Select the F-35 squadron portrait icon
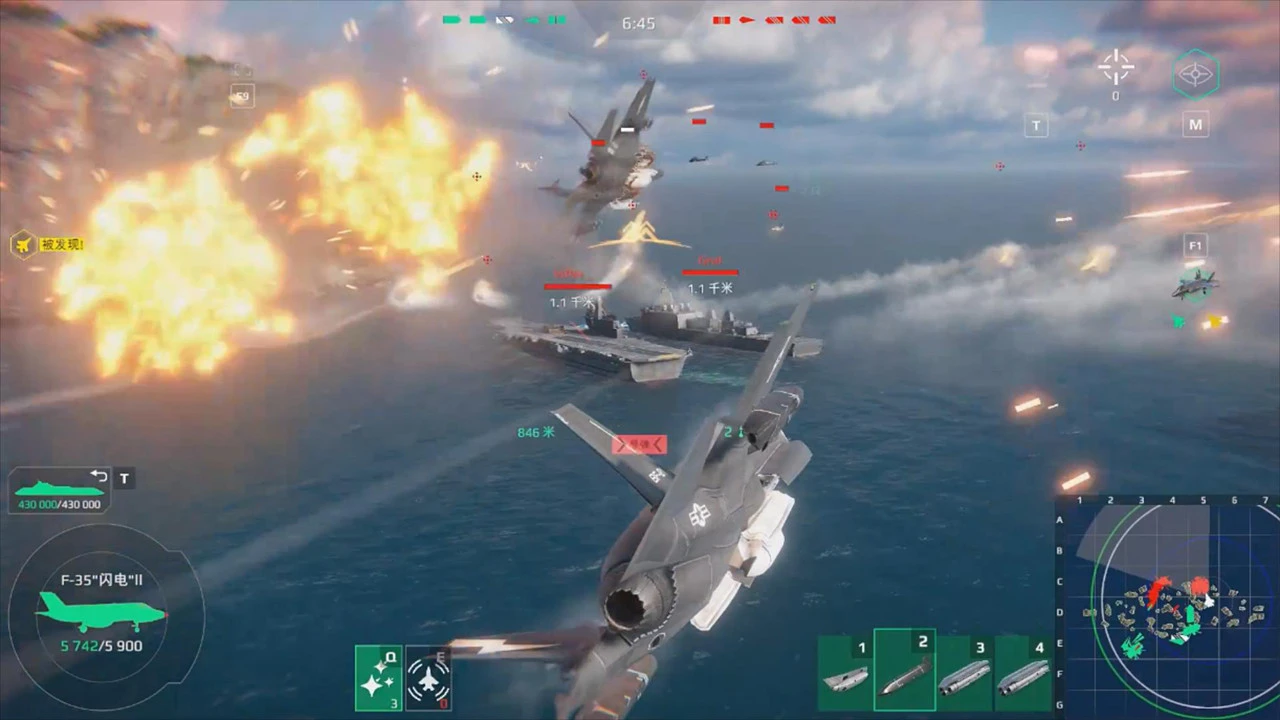 (1195, 285)
